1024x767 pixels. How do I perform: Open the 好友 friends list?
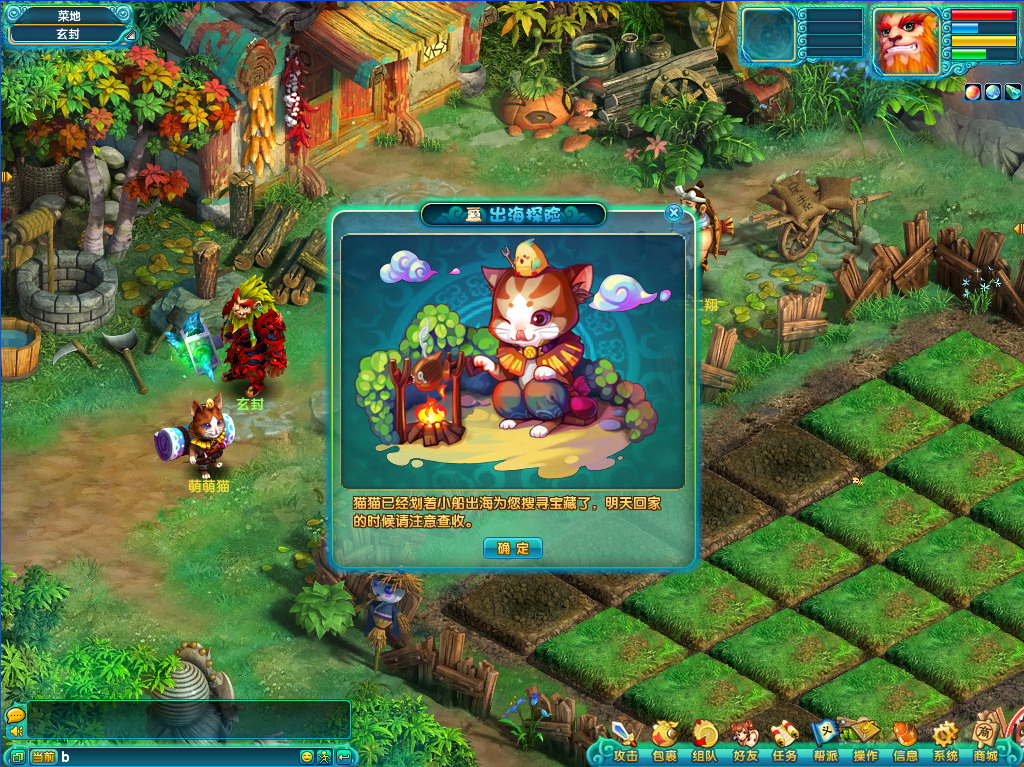coord(745,740)
